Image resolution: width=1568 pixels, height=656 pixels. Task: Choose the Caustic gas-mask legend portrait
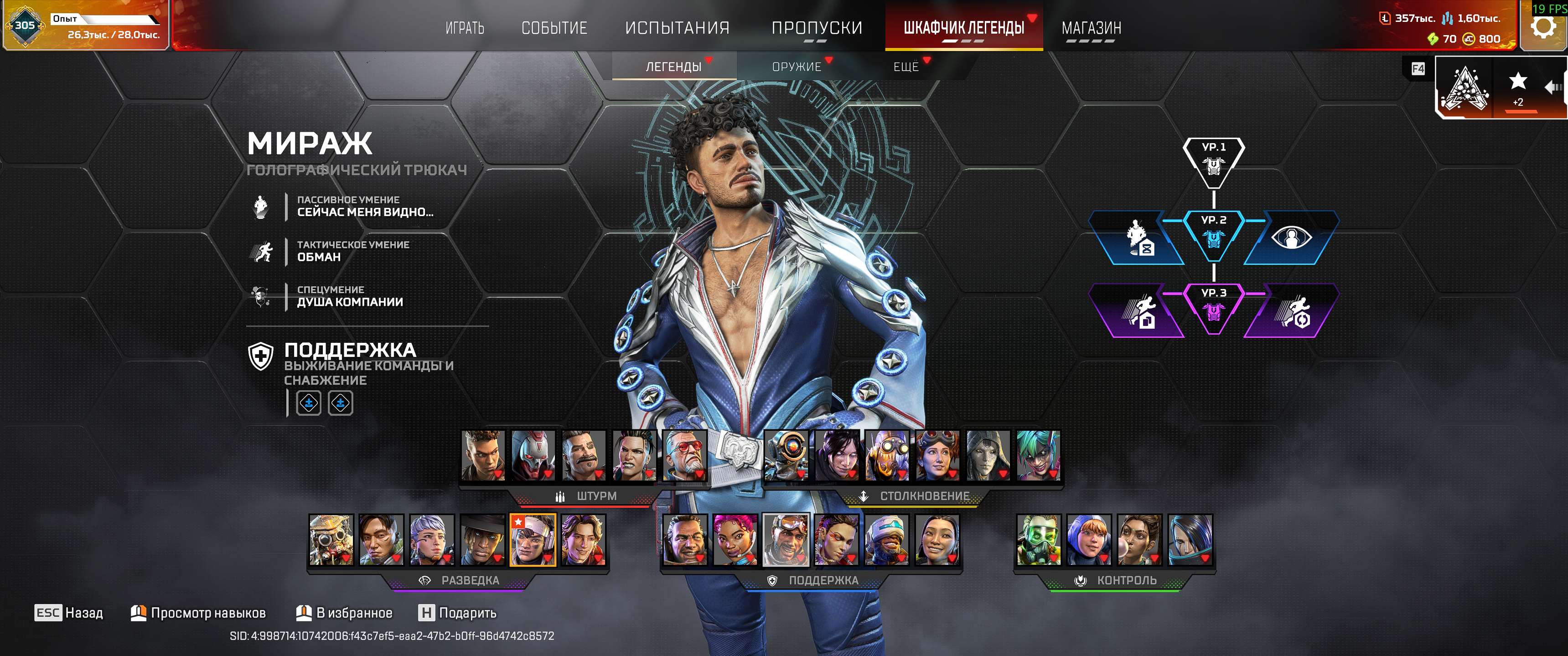coord(1038,540)
